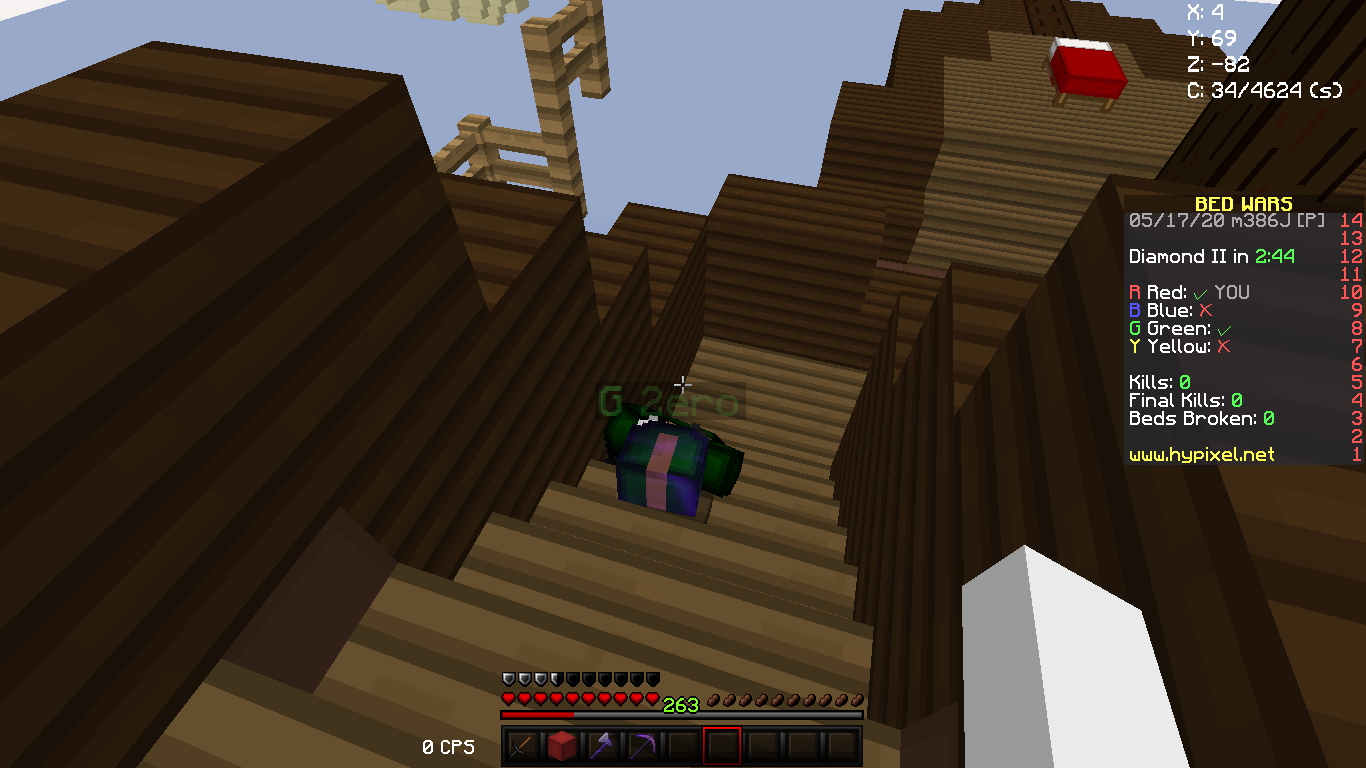Click the BED WARS scoreboard title
The image size is (1366, 768).
coord(1244,203)
